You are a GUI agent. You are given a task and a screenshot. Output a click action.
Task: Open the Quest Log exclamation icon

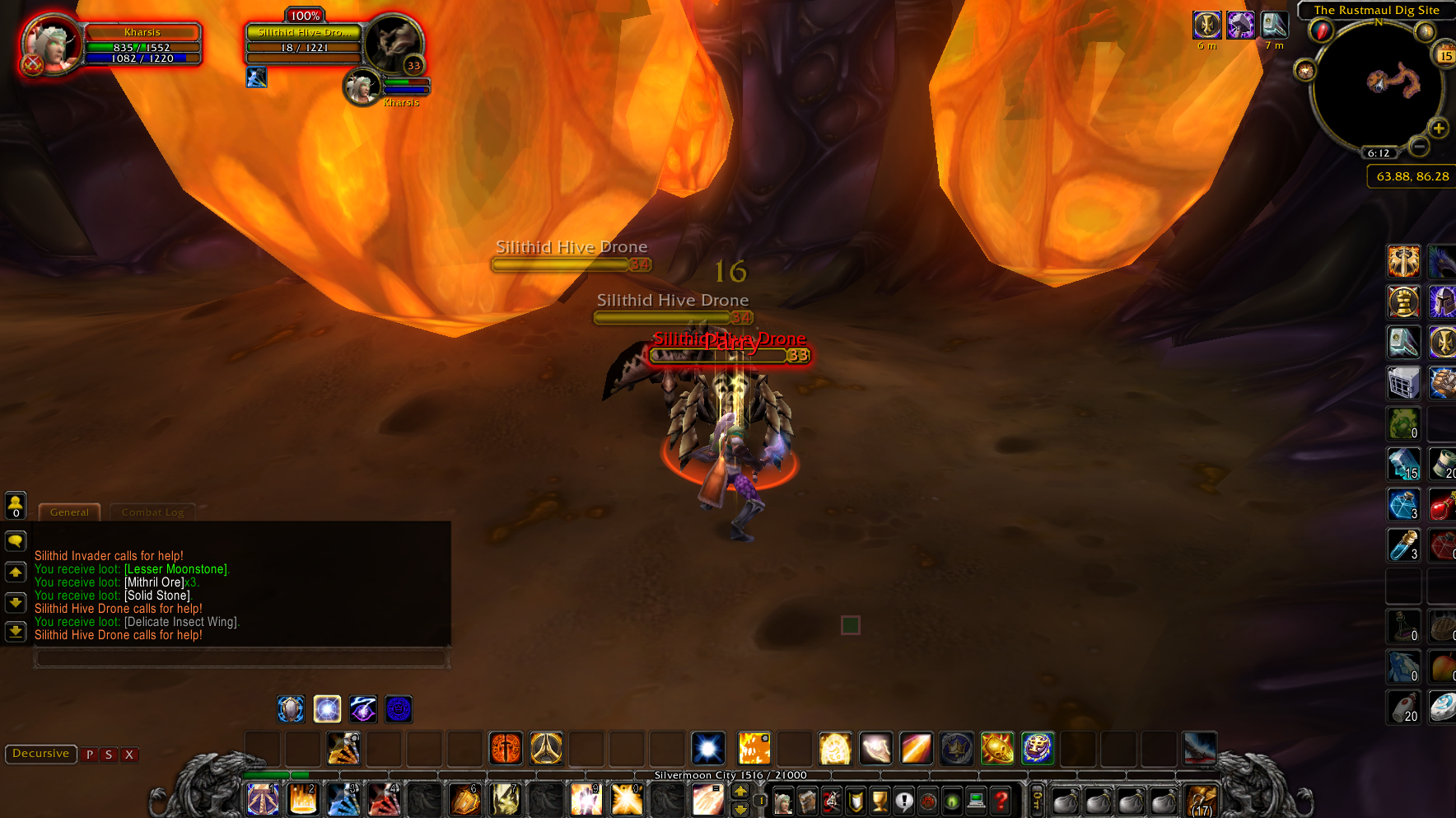point(905,801)
